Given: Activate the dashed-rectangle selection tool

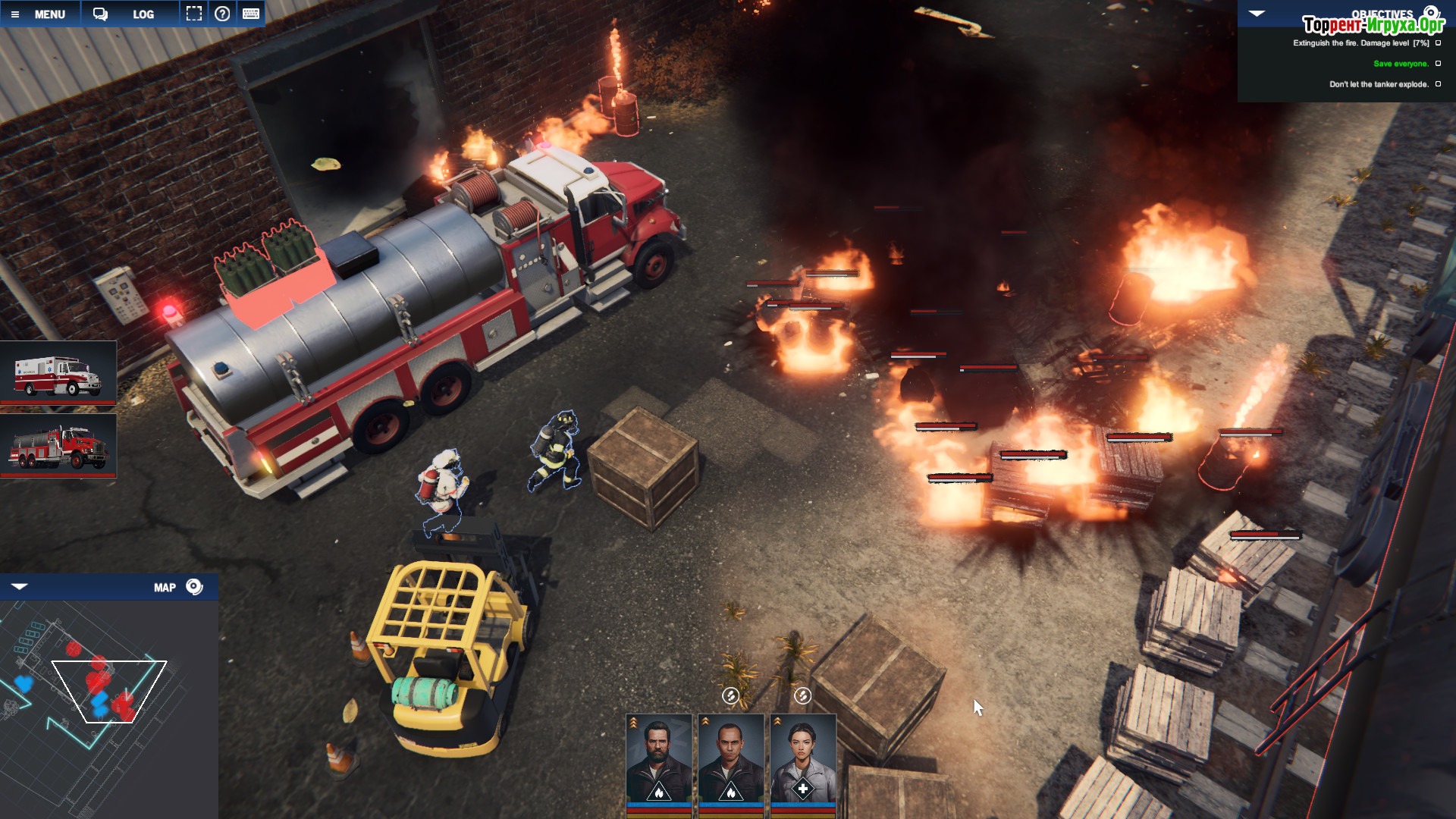Looking at the screenshot, I should [194, 14].
